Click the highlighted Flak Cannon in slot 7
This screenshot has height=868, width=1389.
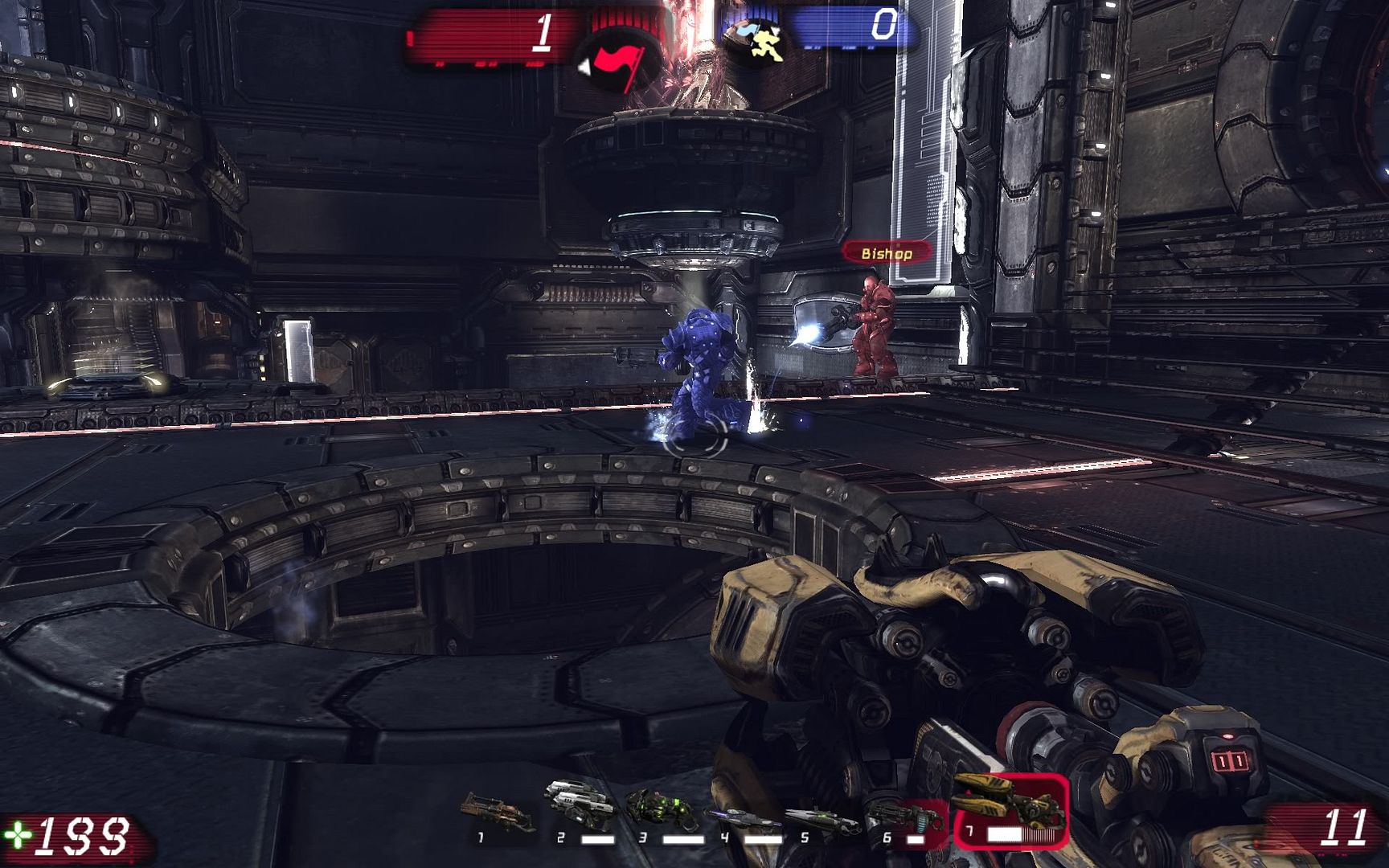[1010, 808]
